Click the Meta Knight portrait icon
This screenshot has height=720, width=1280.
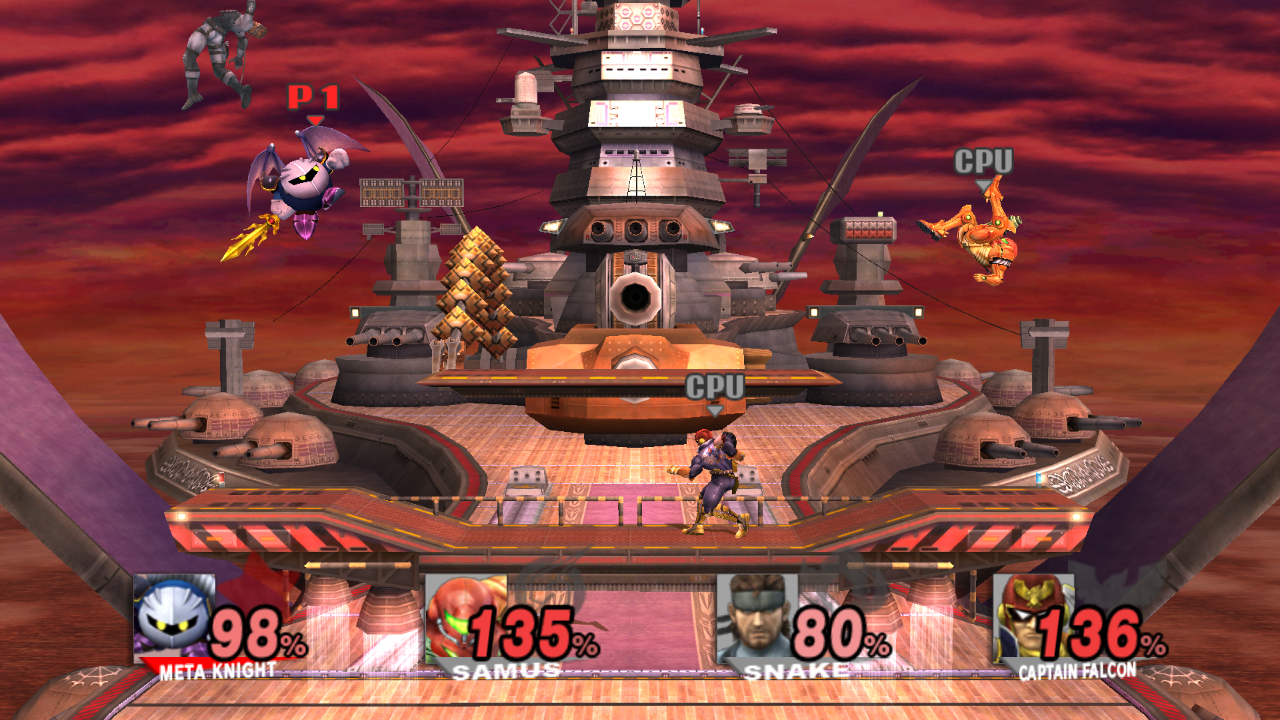pos(174,617)
